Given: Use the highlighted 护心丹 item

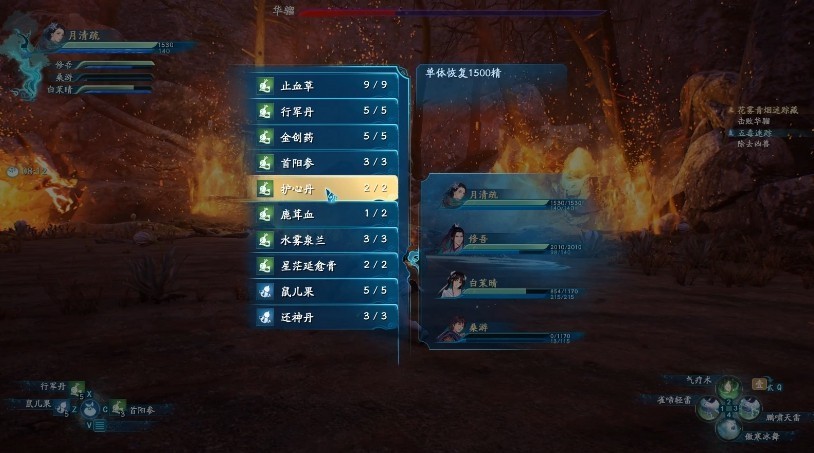Looking at the screenshot, I should (x=323, y=188).
